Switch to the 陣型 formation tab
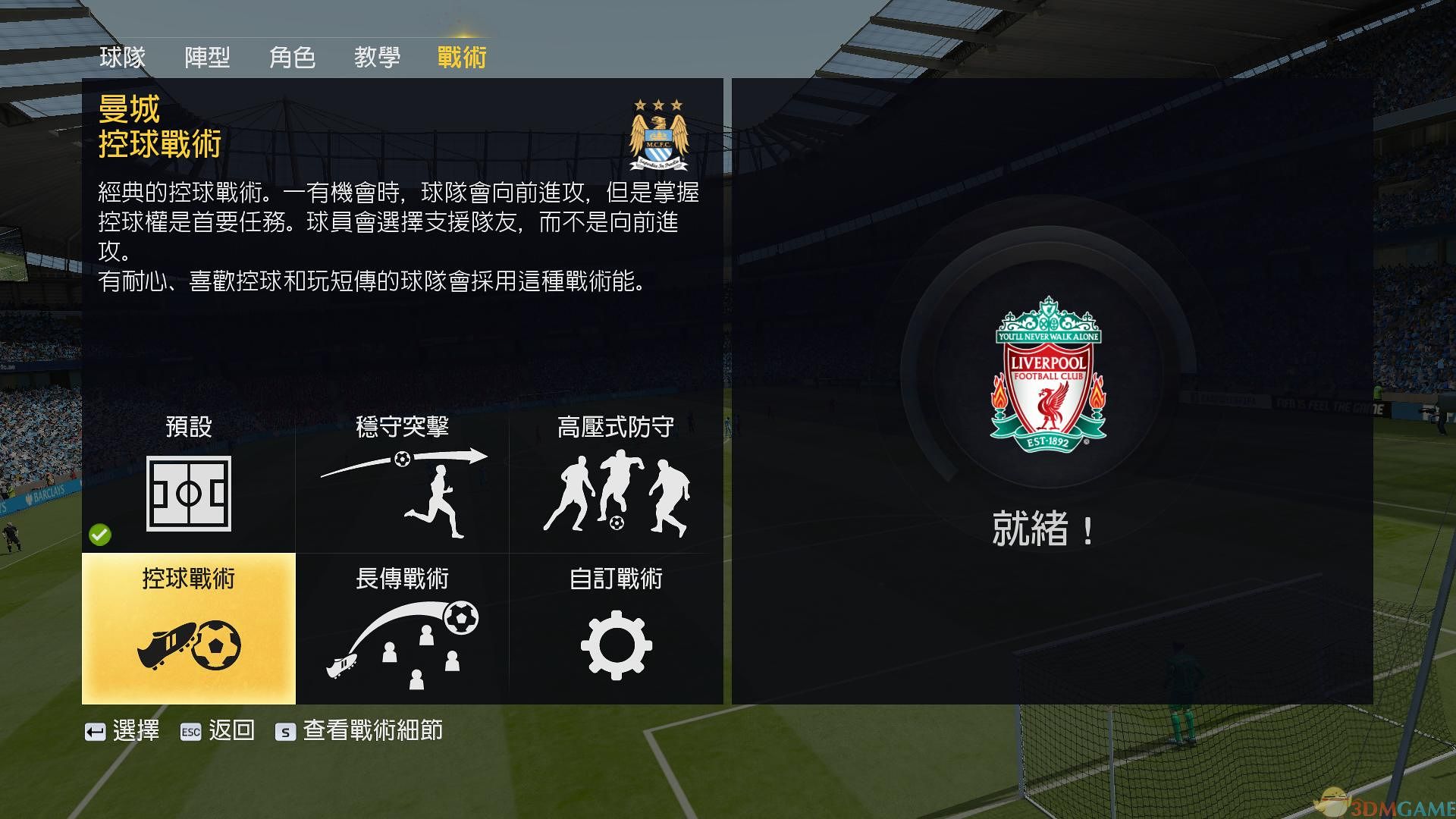1456x819 pixels. point(209,57)
